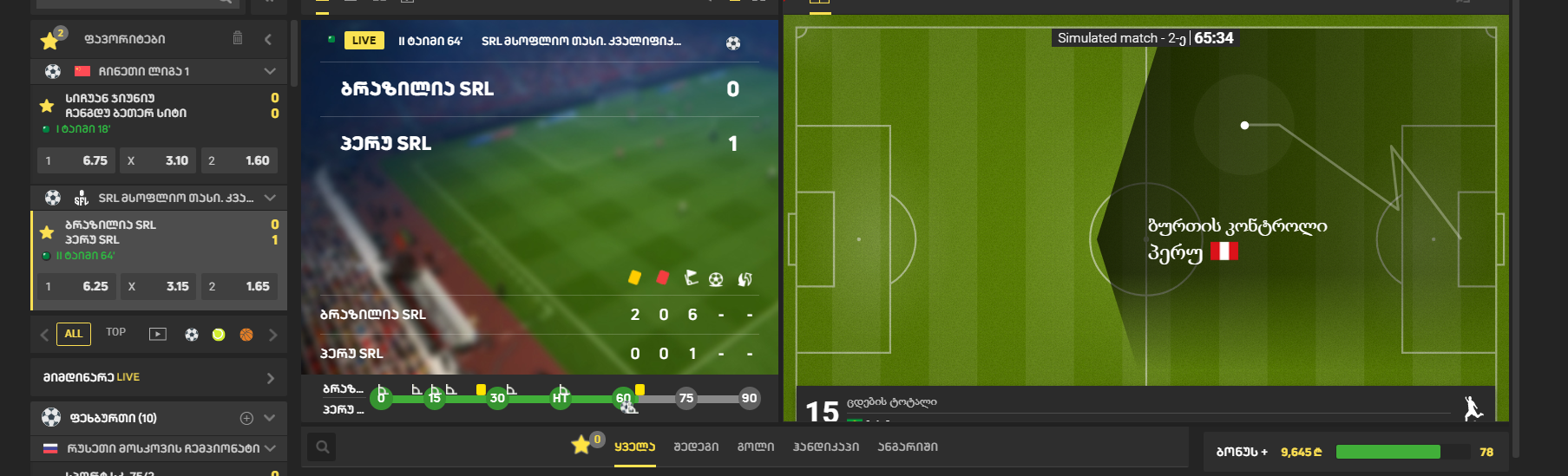Collapse the favorites panel with the left arrow
1568x476 pixels.
268,39
